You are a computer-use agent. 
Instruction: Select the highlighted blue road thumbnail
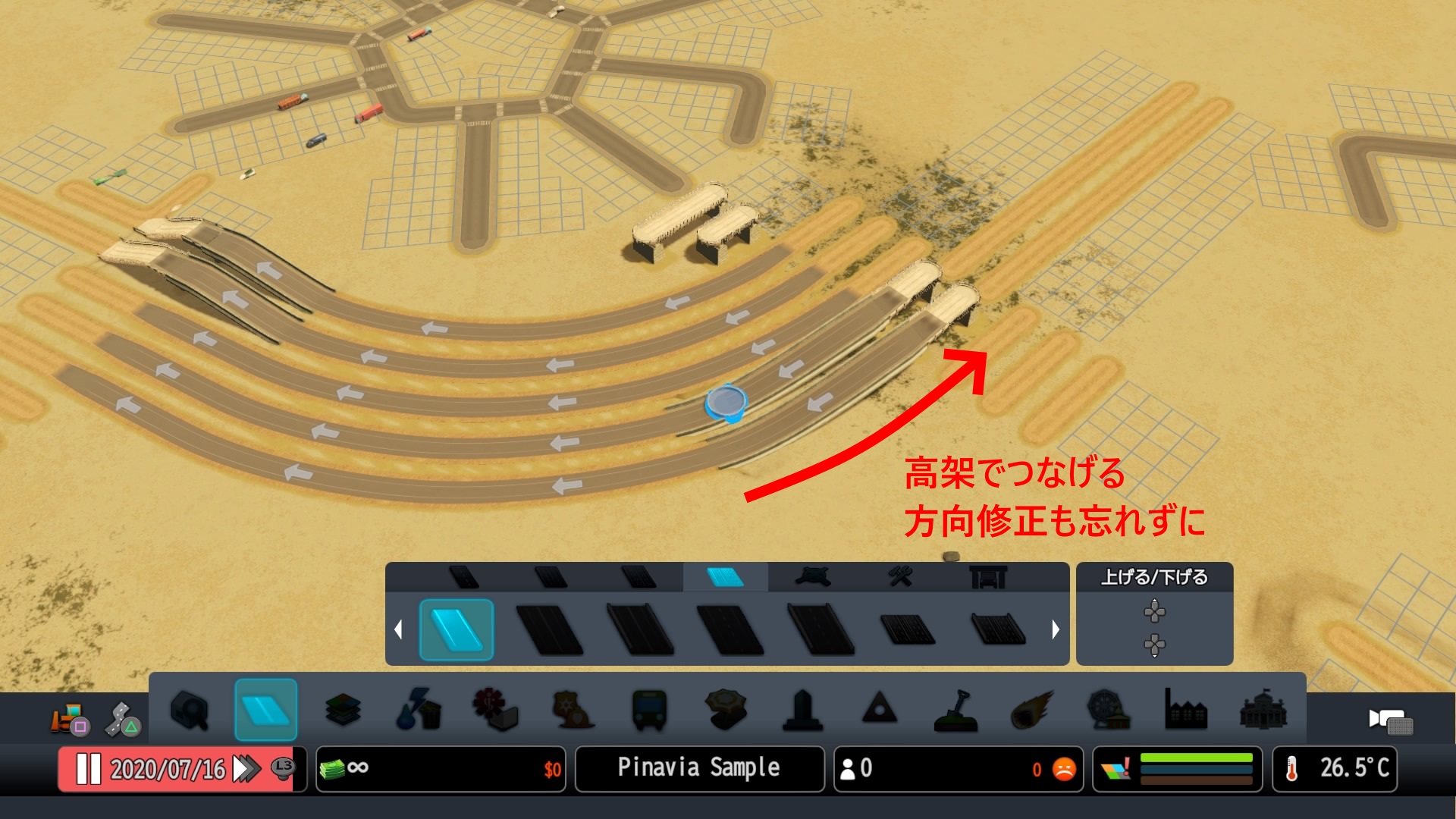coord(457,630)
